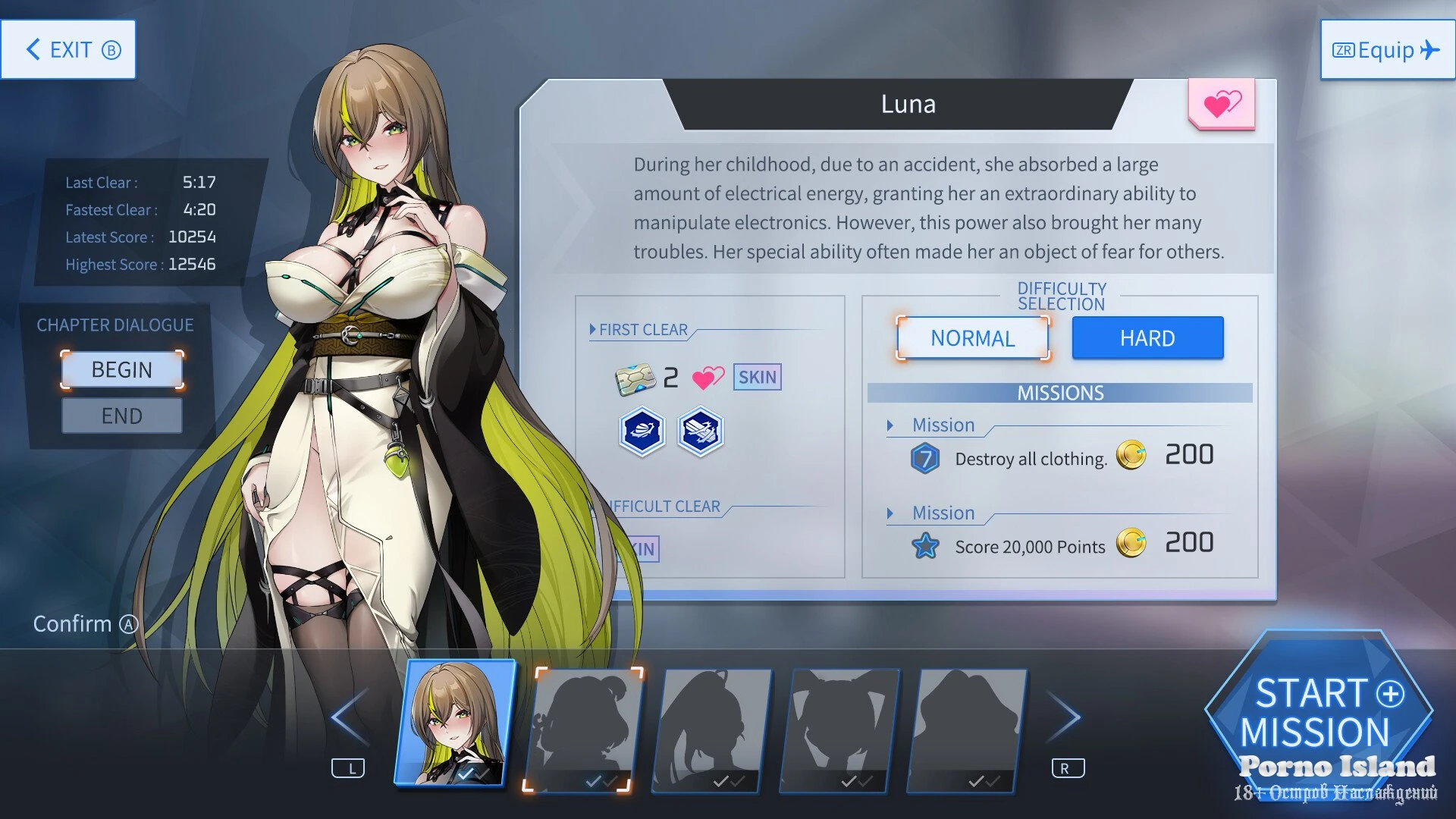Select the spaceship hexagon reward icon
Screen dimensions: 1456x819
click(699, 432)
